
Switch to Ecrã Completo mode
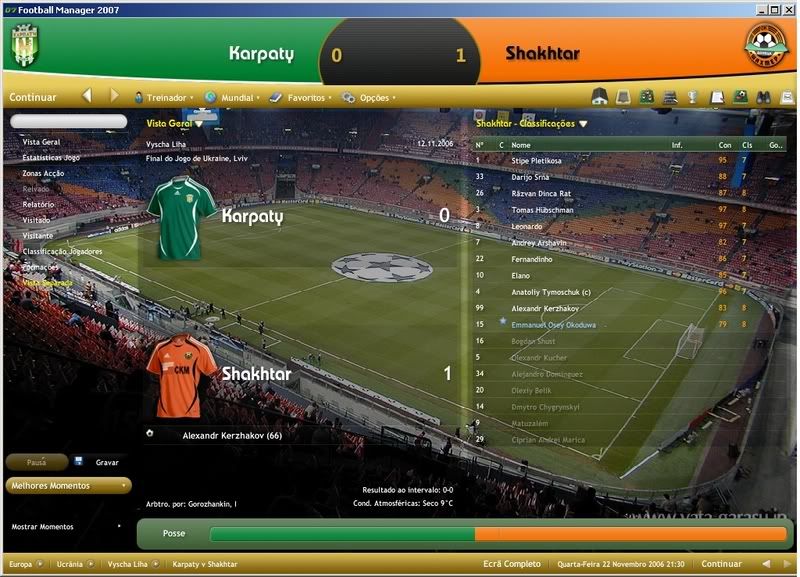click(511, 564)
